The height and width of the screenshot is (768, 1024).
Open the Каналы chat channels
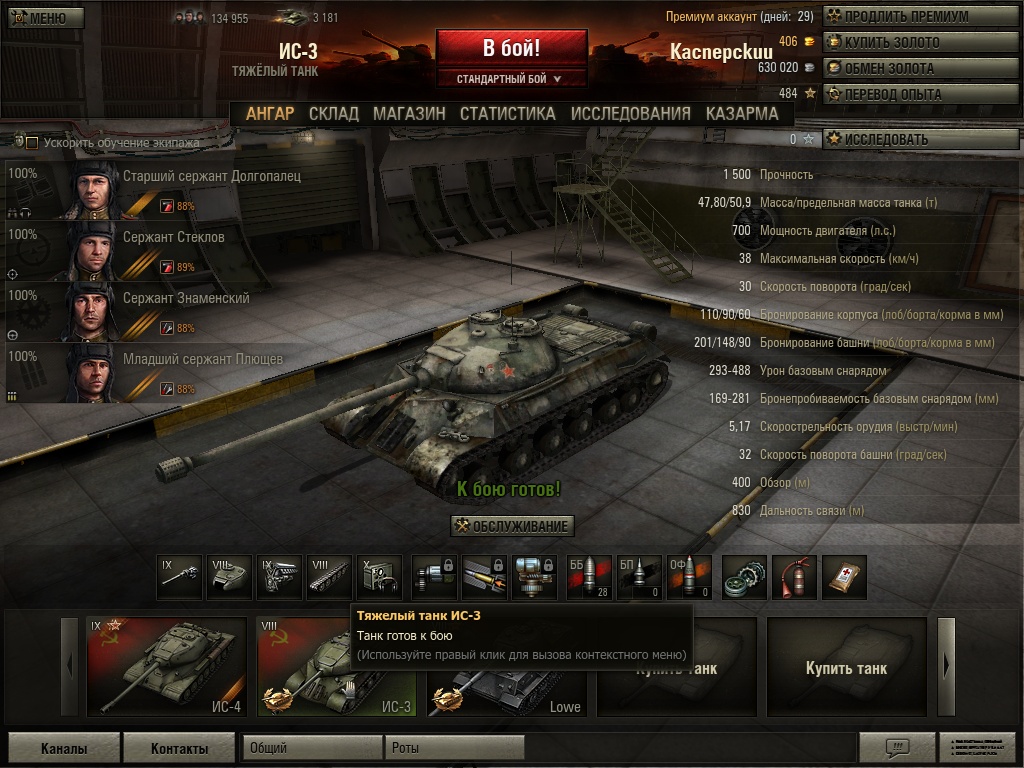[x=63, y=748]
